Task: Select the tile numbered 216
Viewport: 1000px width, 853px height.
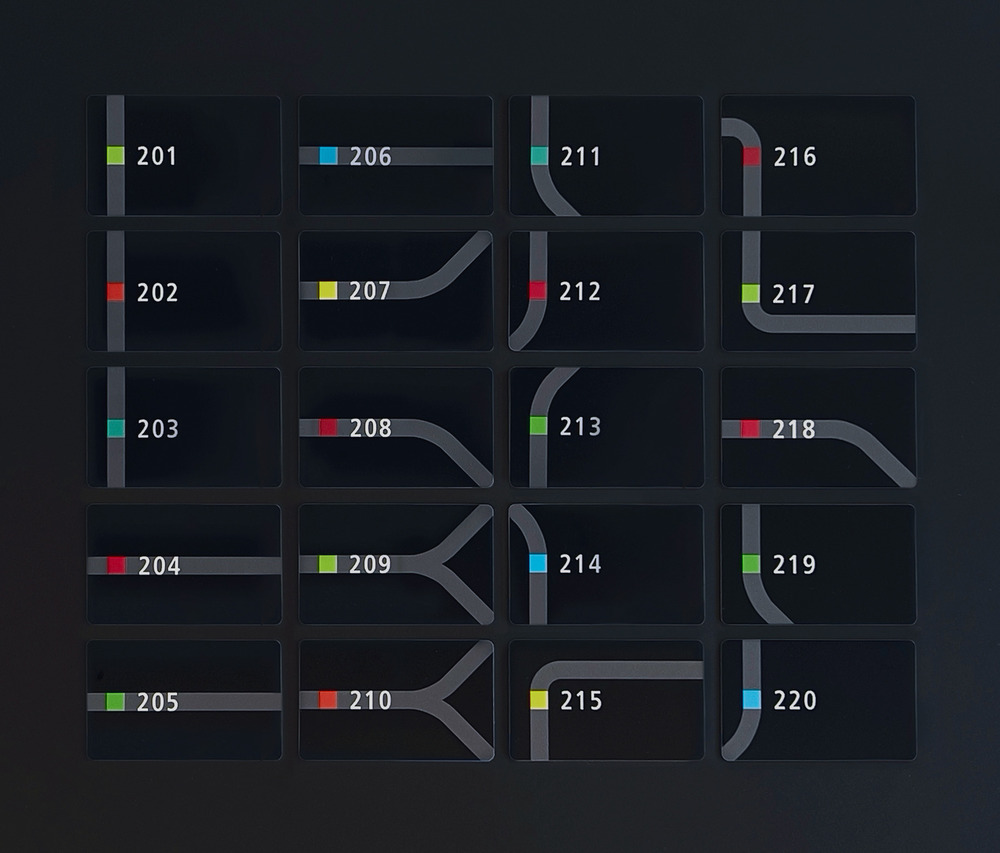Action: coord(818,155)
